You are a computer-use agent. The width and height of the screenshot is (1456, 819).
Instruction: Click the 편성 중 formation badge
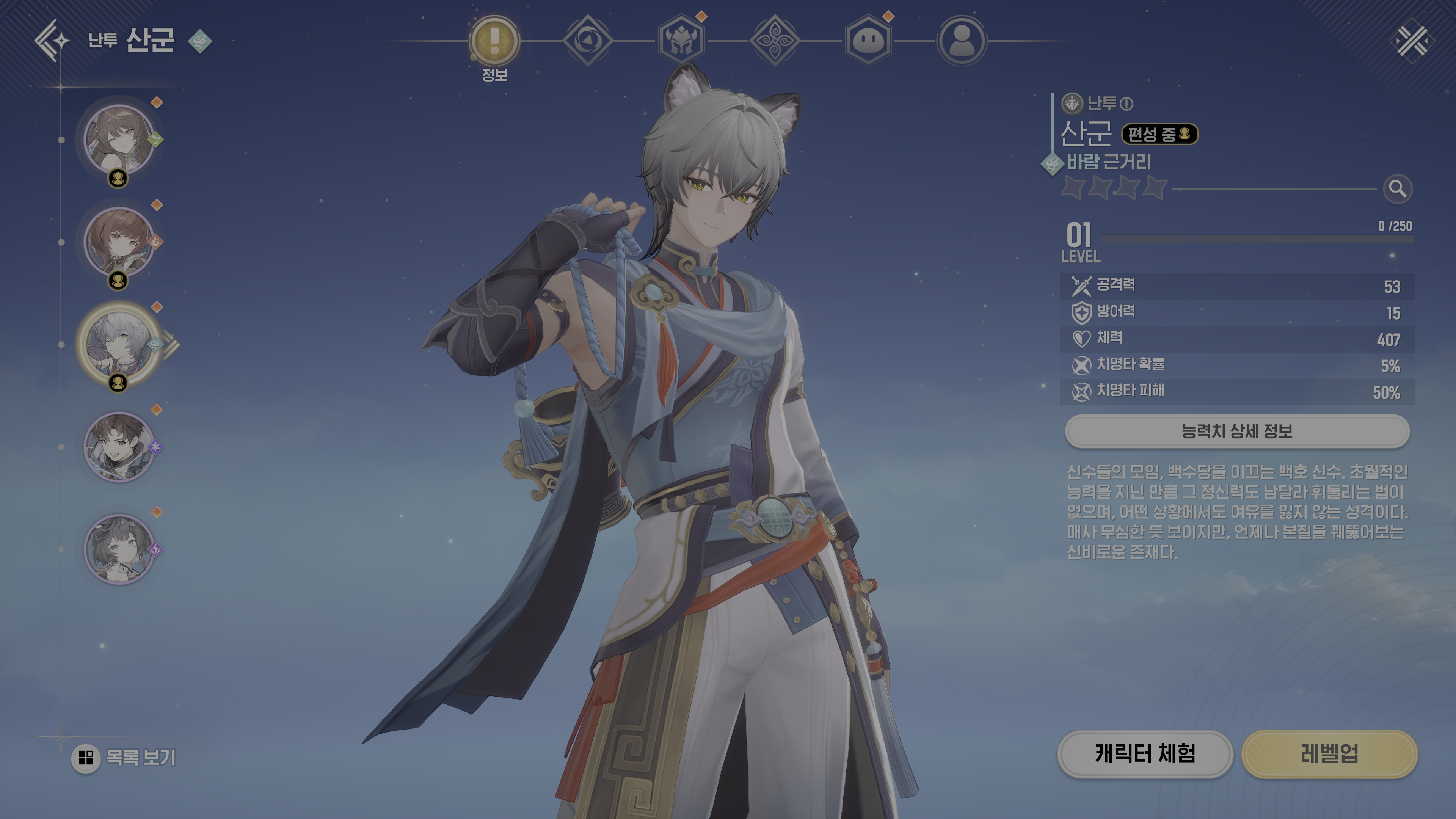(x=1159, y=134)
